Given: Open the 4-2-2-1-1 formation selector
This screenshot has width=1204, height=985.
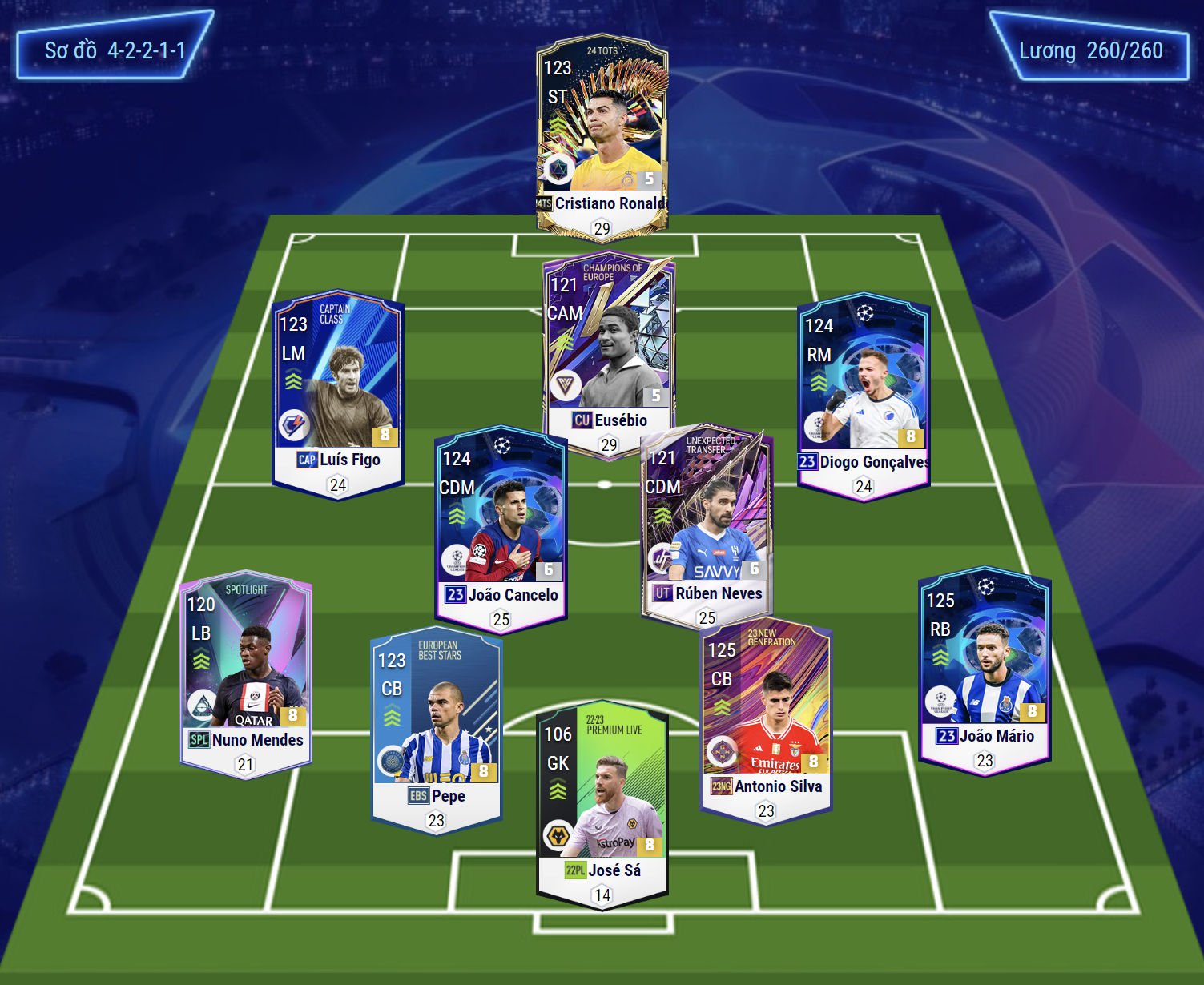Looking at the screenshot, I should coord(115,50).
